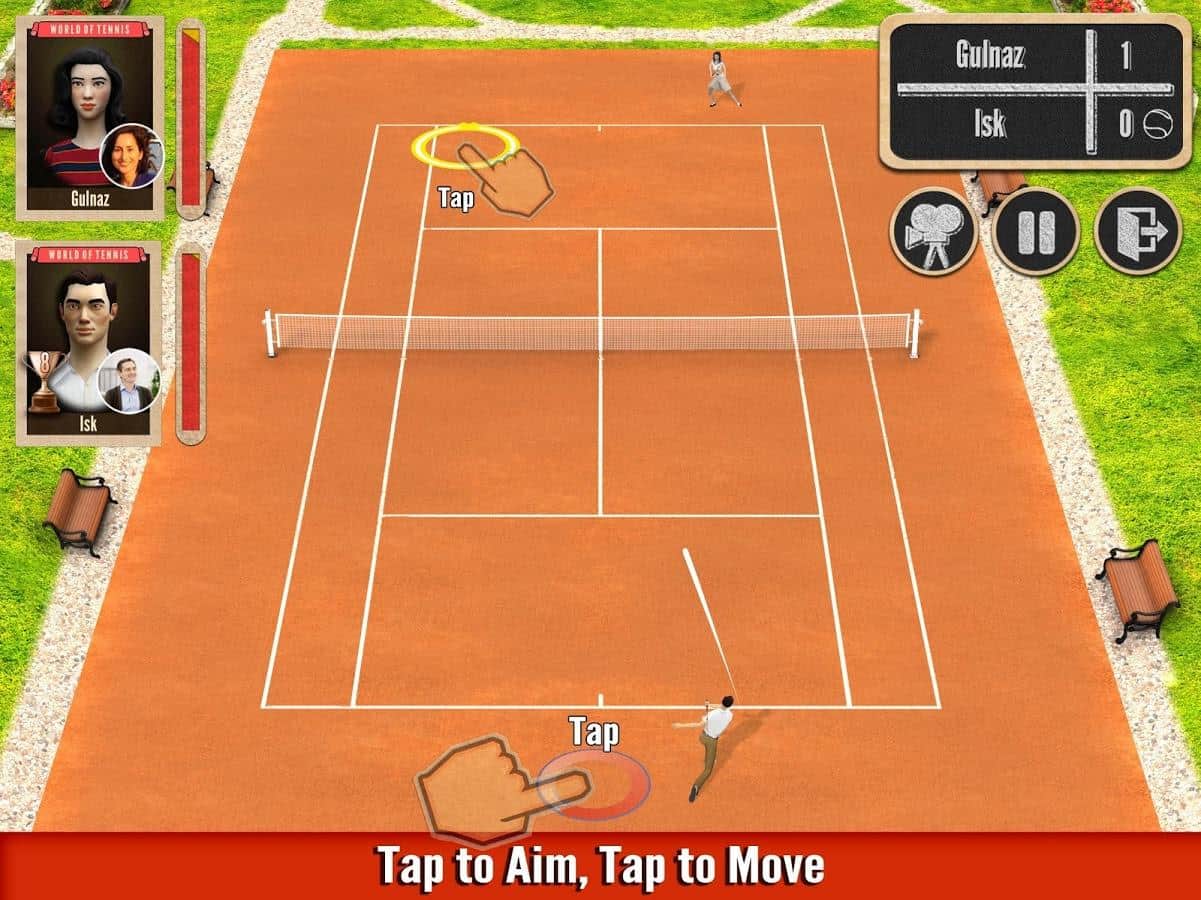This screenshot has height=900, width=1201.
Task: Tap the yellow aim ring on the court
Action: [464, 146]
